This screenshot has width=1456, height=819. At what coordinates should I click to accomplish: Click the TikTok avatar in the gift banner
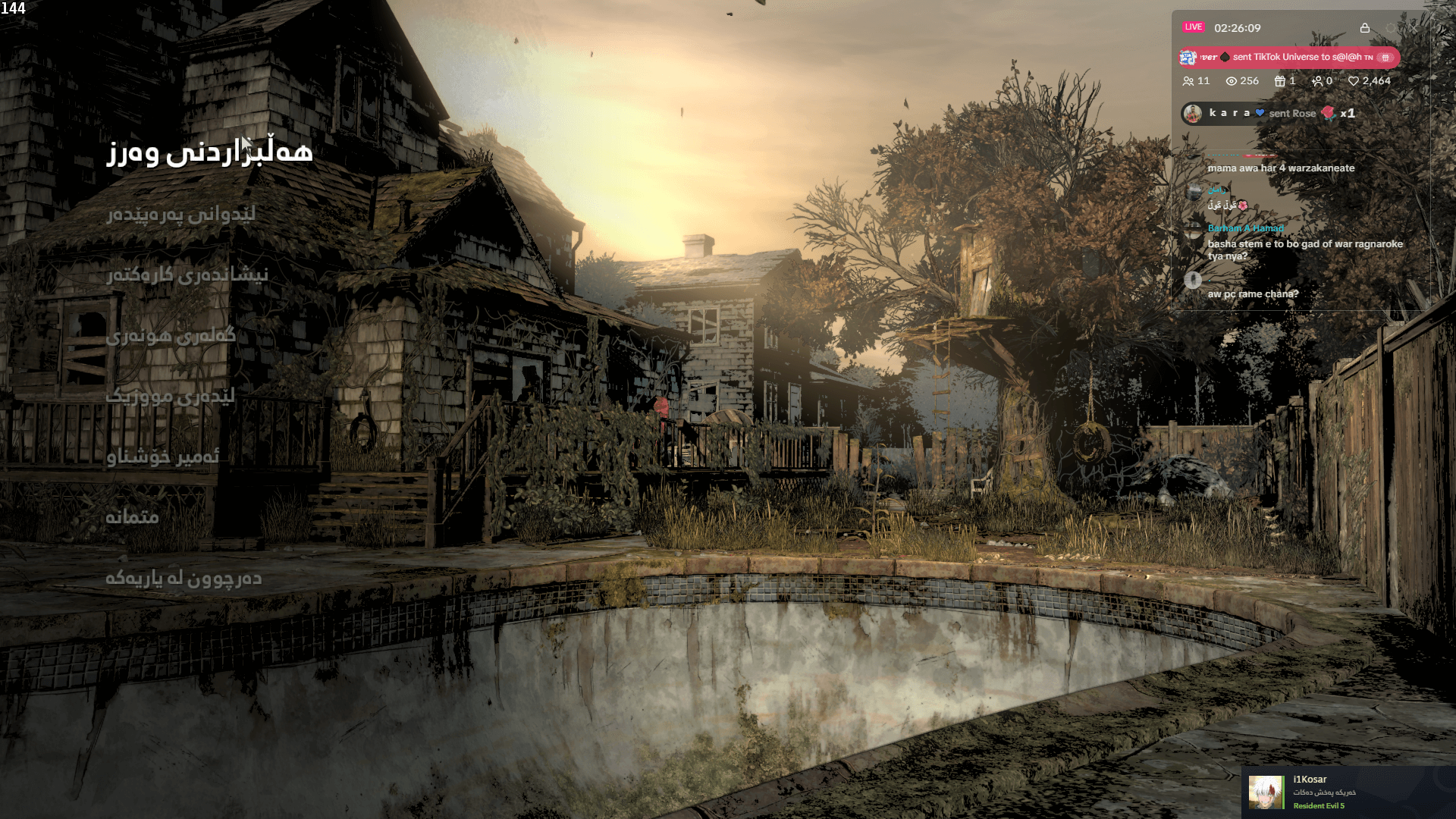coord(1188,57)
